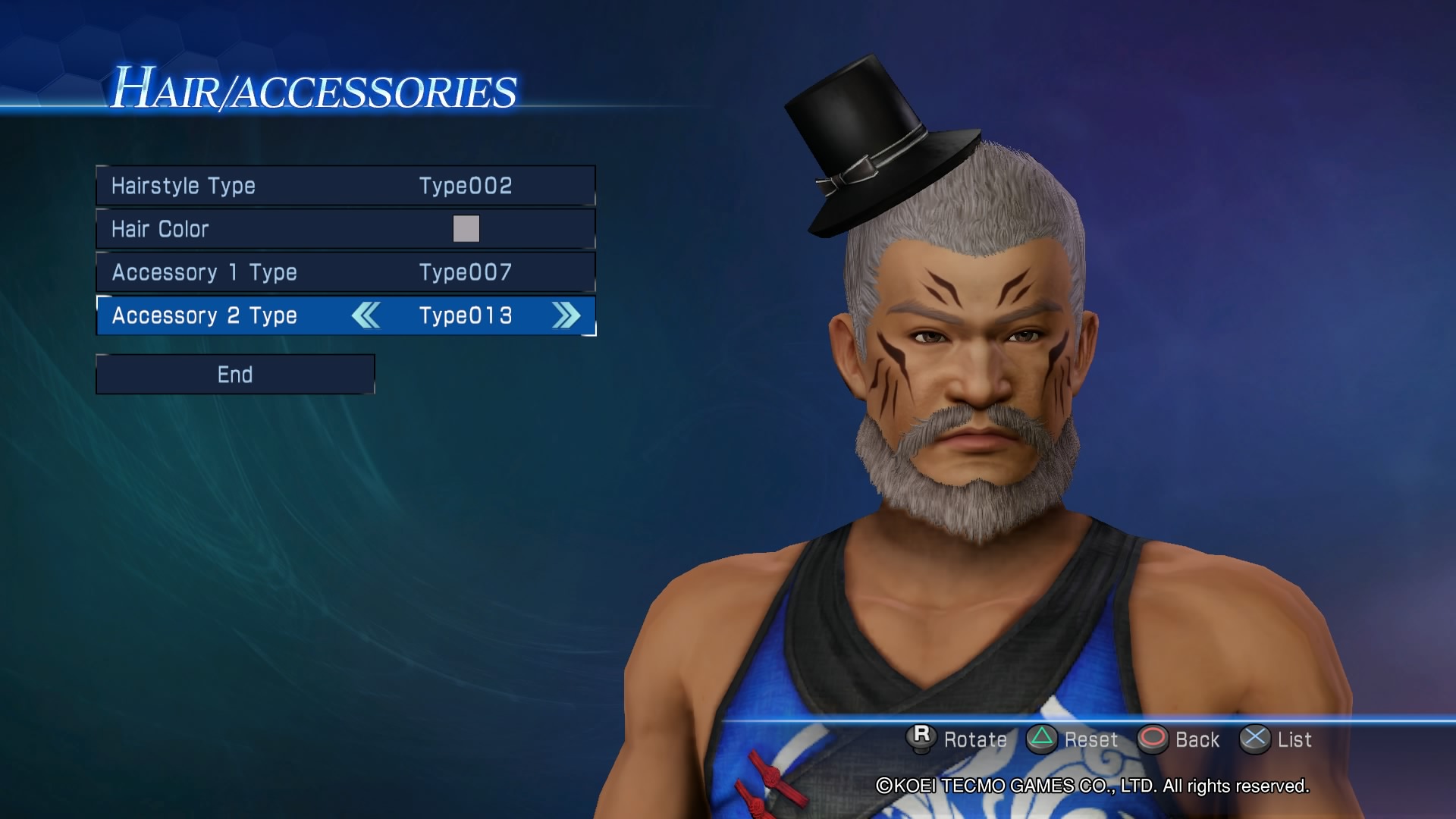
Task: Click the R Rotate controller icon
Action: [922, 739]
